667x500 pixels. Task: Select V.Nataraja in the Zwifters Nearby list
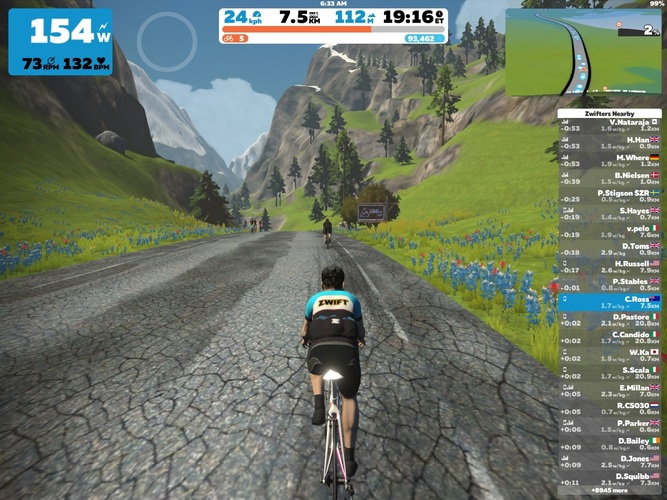click(611, 125)
